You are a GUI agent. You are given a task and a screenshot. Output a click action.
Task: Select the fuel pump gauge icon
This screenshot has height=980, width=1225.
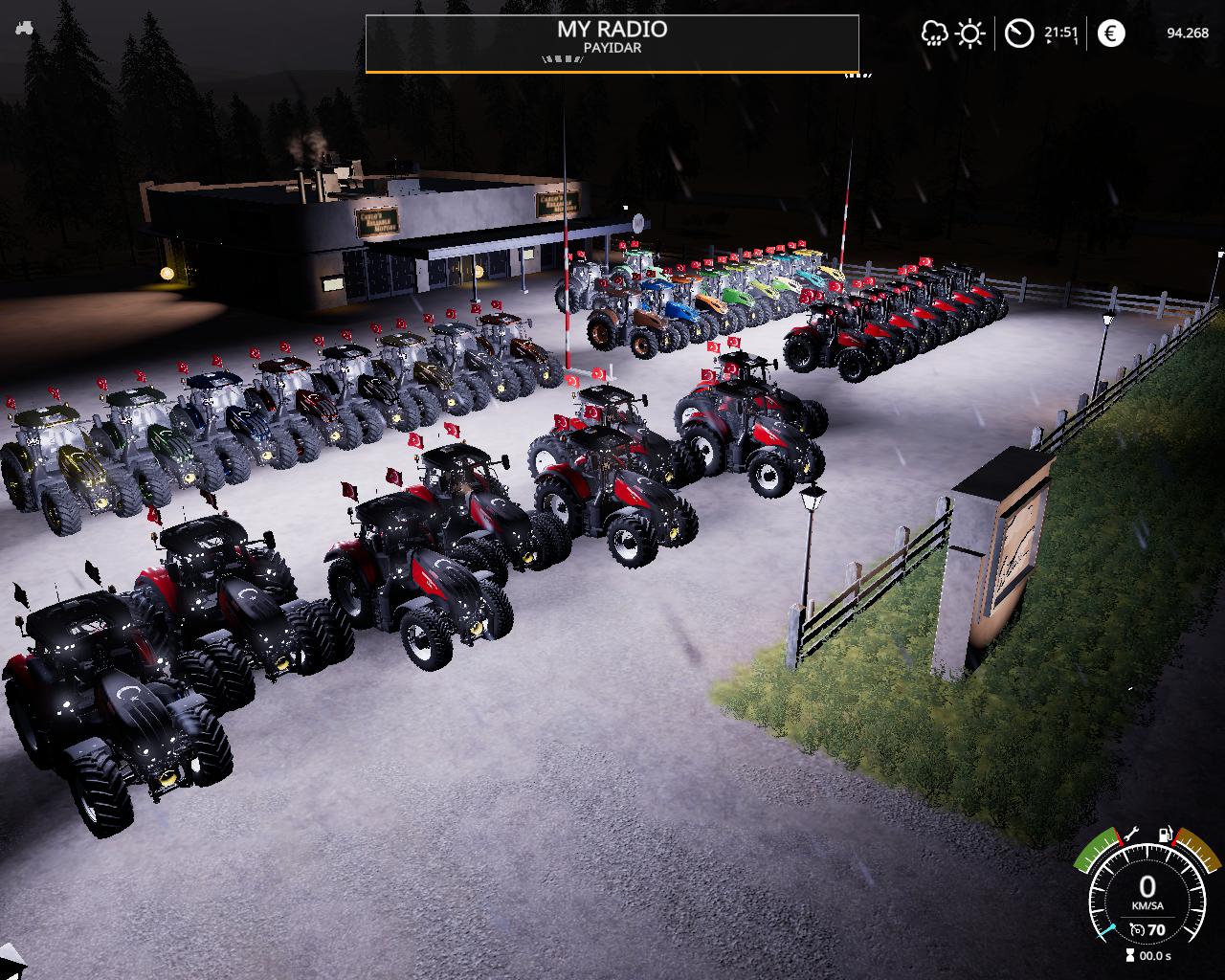click(1166, 835)
